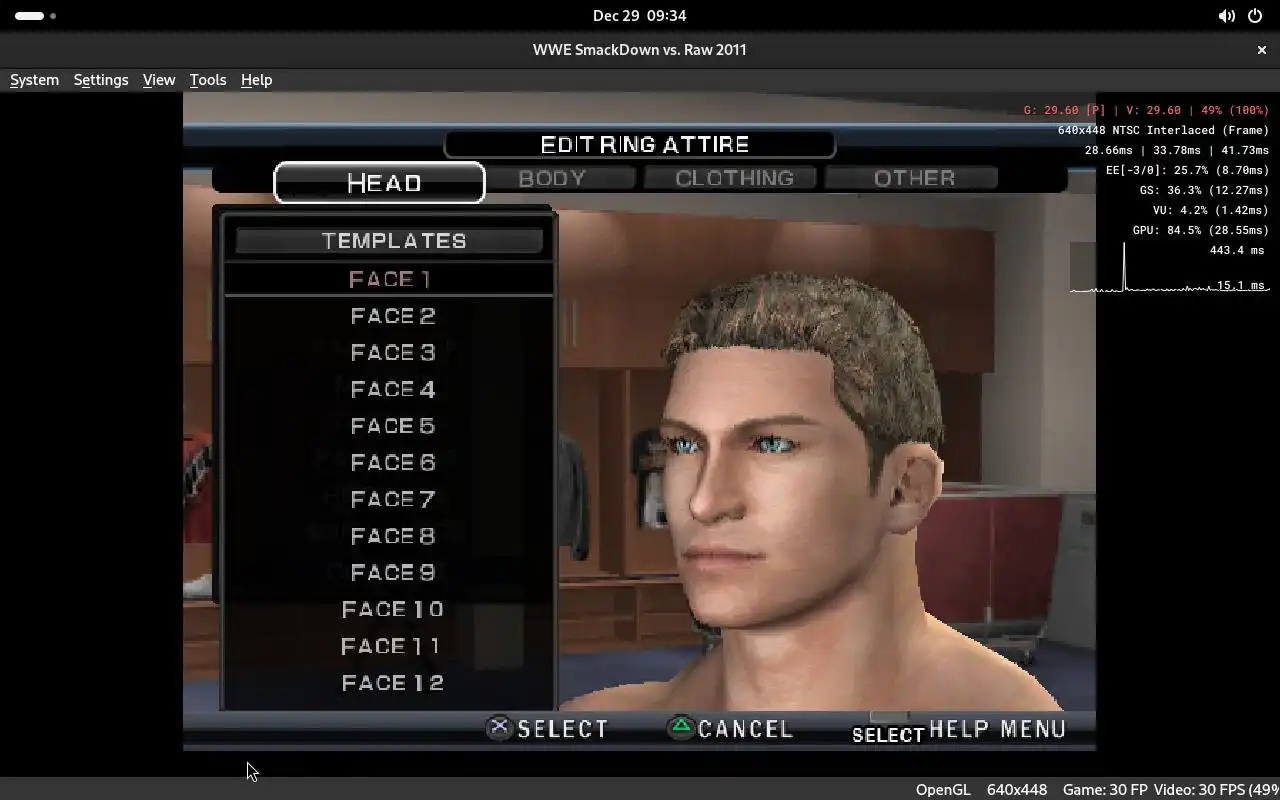
Task: Open the emulator's Settings menu
Action: tap(101, 80)
